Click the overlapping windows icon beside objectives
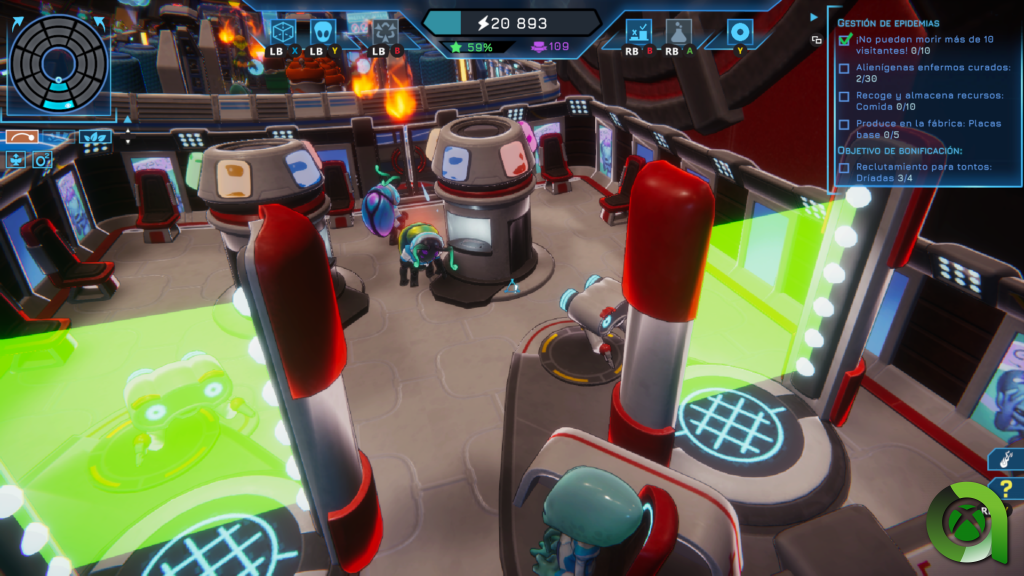This screenshot has height=576, width=1024. pyautogui.click(x=816, y=40)
